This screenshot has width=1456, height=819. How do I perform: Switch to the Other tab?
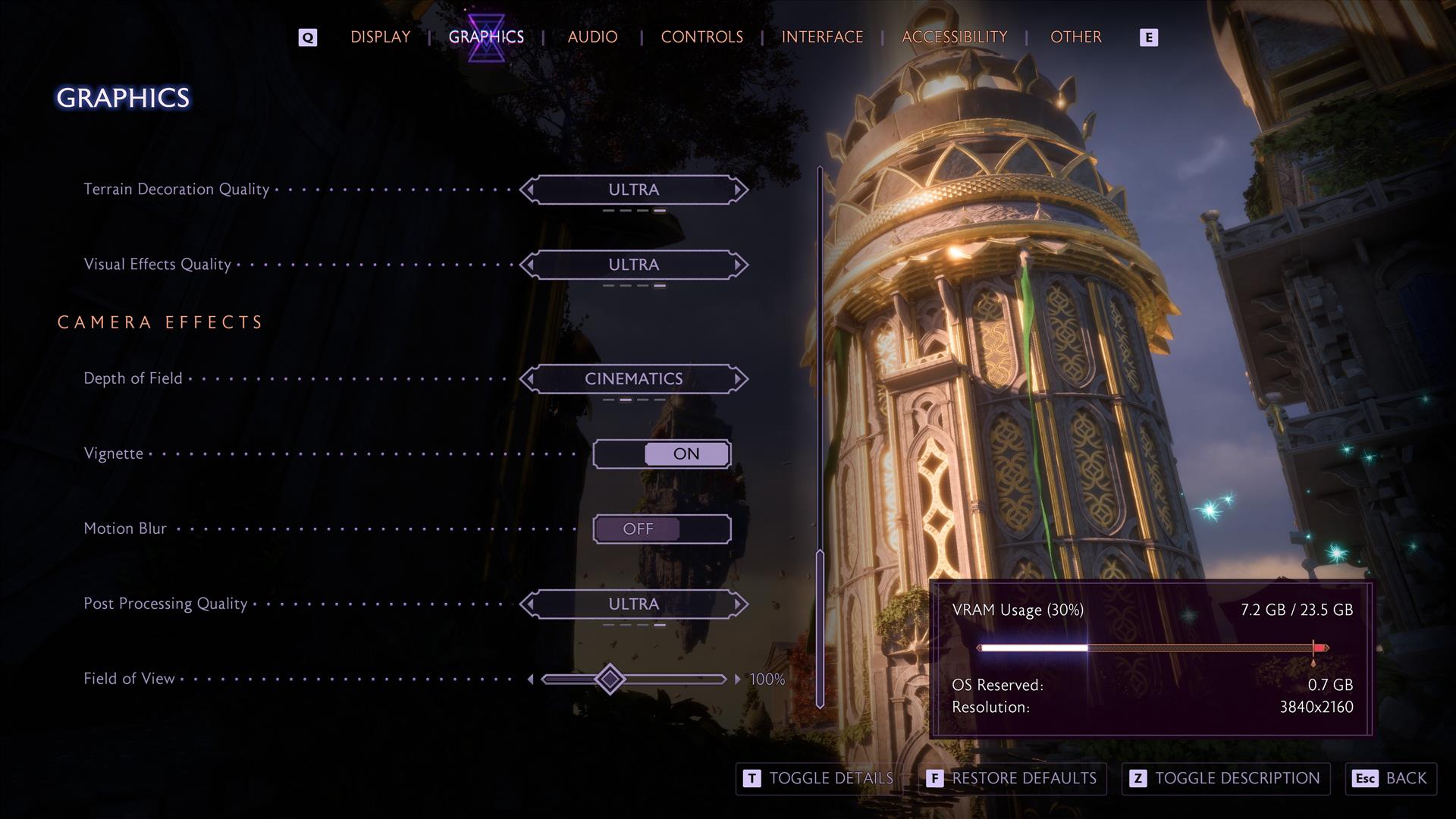[x=1075, y=37]
